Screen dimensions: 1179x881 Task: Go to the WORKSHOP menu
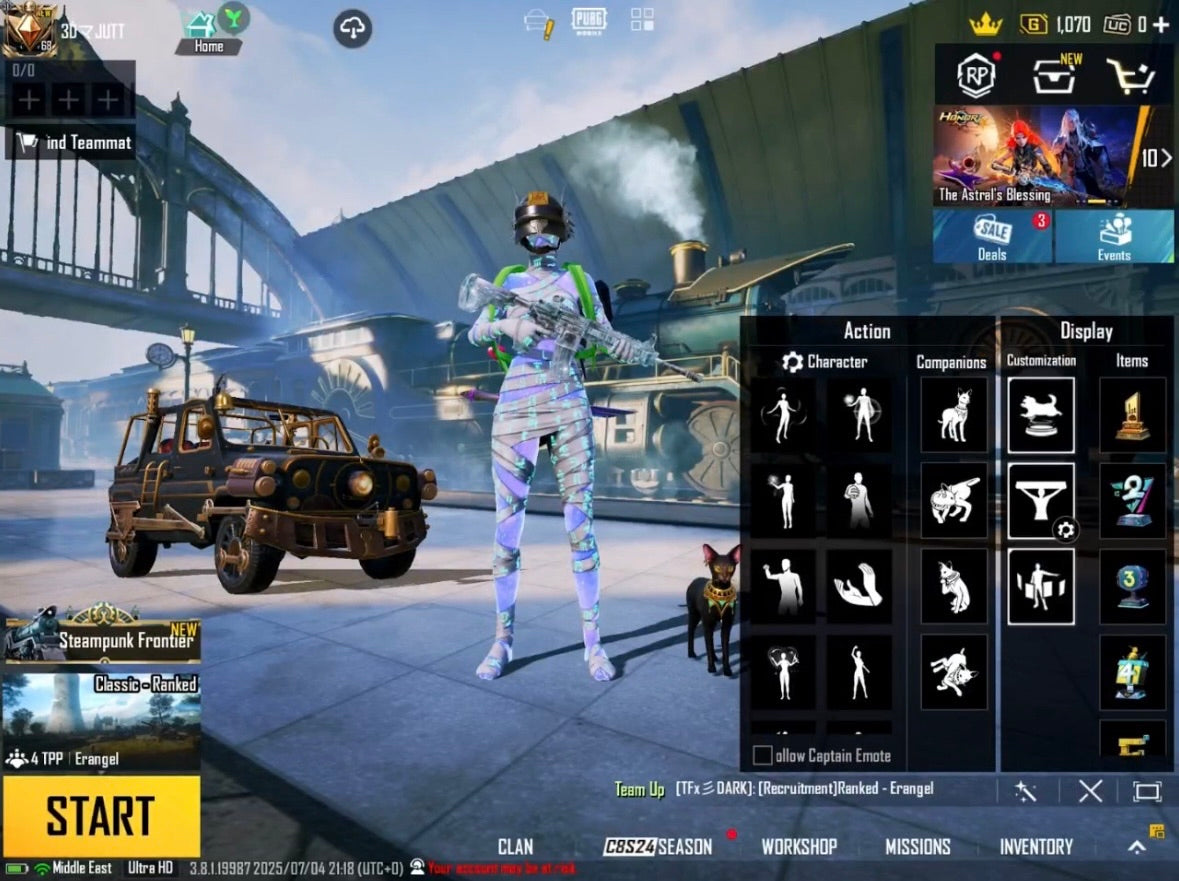click(799, 847)
